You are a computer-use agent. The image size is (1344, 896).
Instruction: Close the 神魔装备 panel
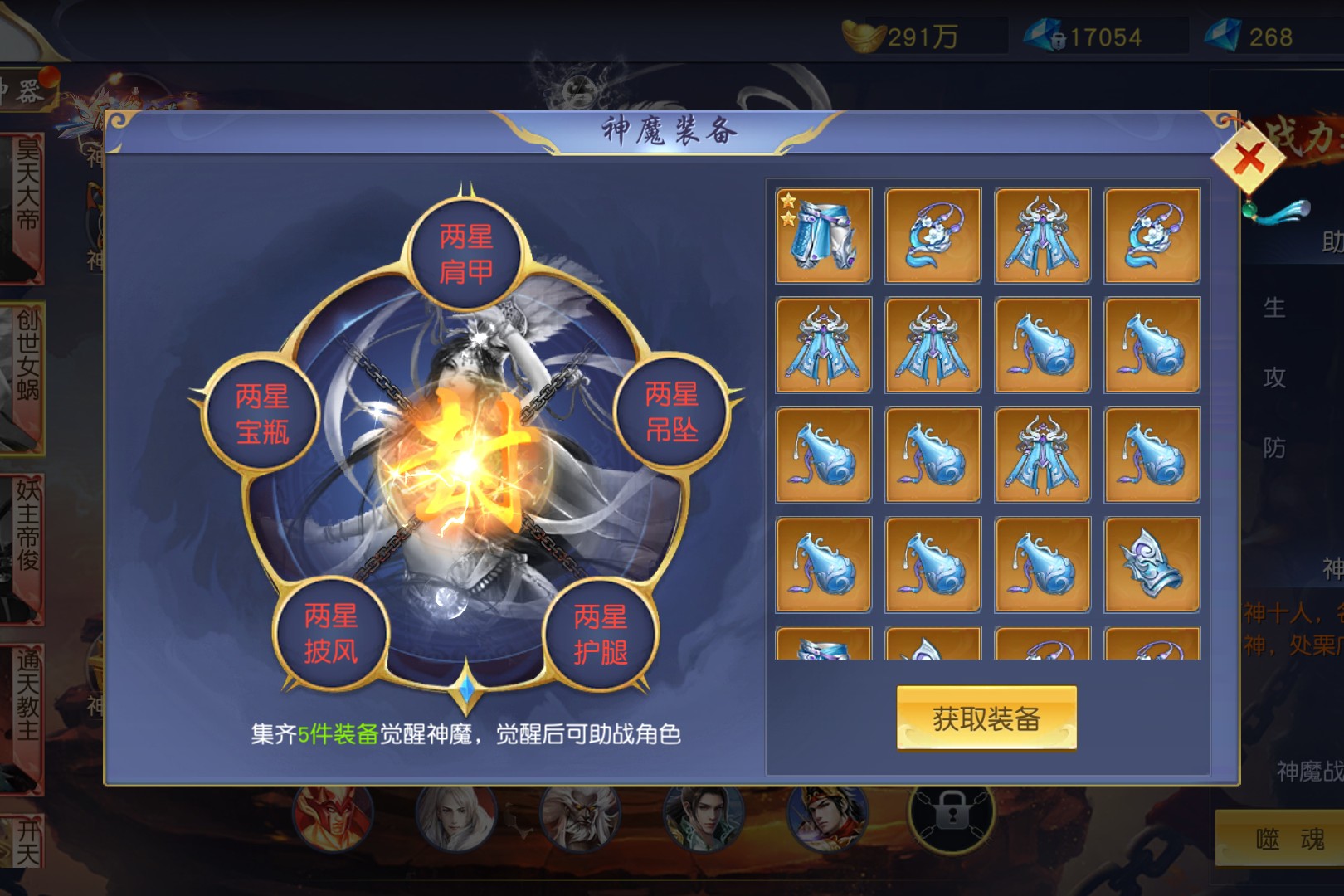pos(1250,158)
